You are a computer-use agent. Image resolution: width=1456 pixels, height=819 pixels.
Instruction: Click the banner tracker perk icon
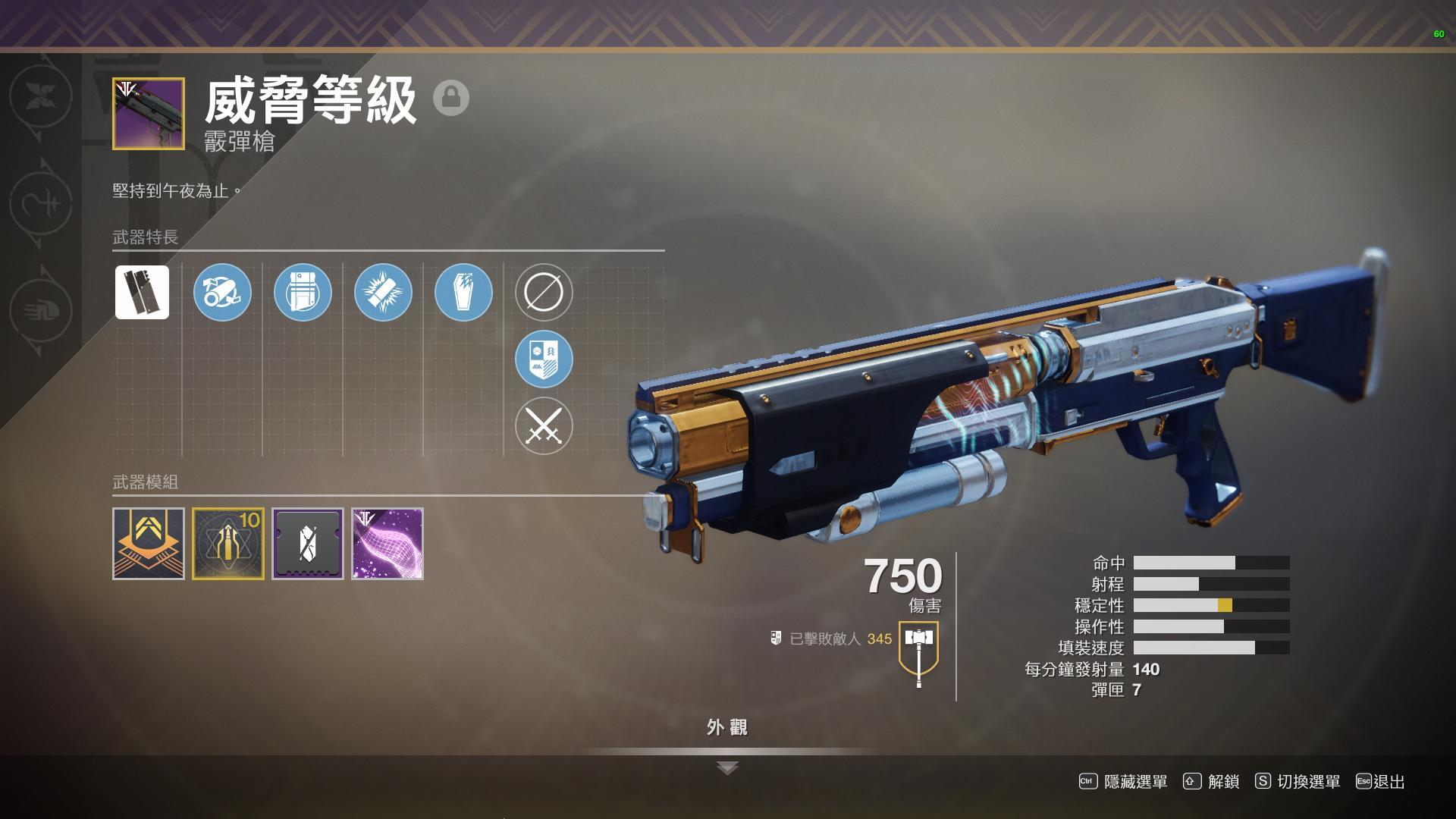(543, 359)
